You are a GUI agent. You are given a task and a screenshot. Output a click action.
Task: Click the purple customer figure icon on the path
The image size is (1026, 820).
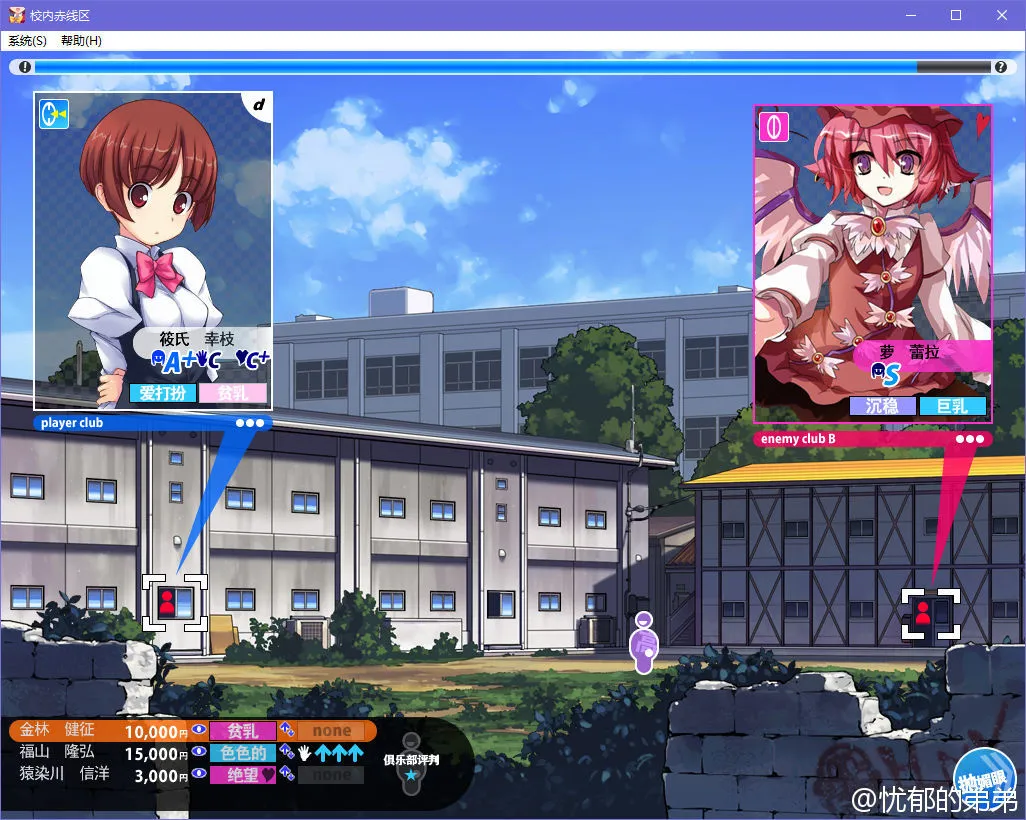pos(644,643)
